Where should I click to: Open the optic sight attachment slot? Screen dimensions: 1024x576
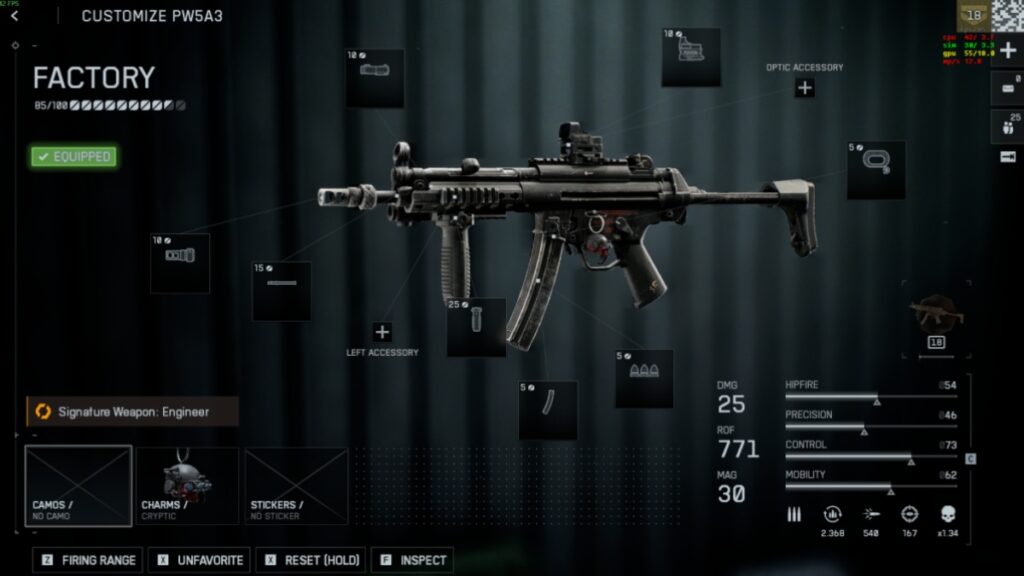click(x=690, y=57)
